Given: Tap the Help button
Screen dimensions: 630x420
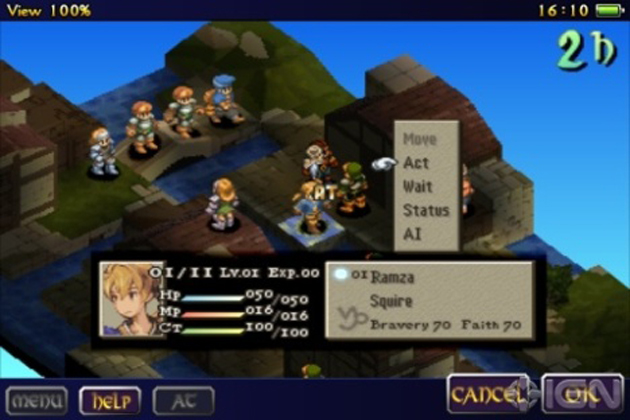Looking at the screenshot, I should click(109, 400).
